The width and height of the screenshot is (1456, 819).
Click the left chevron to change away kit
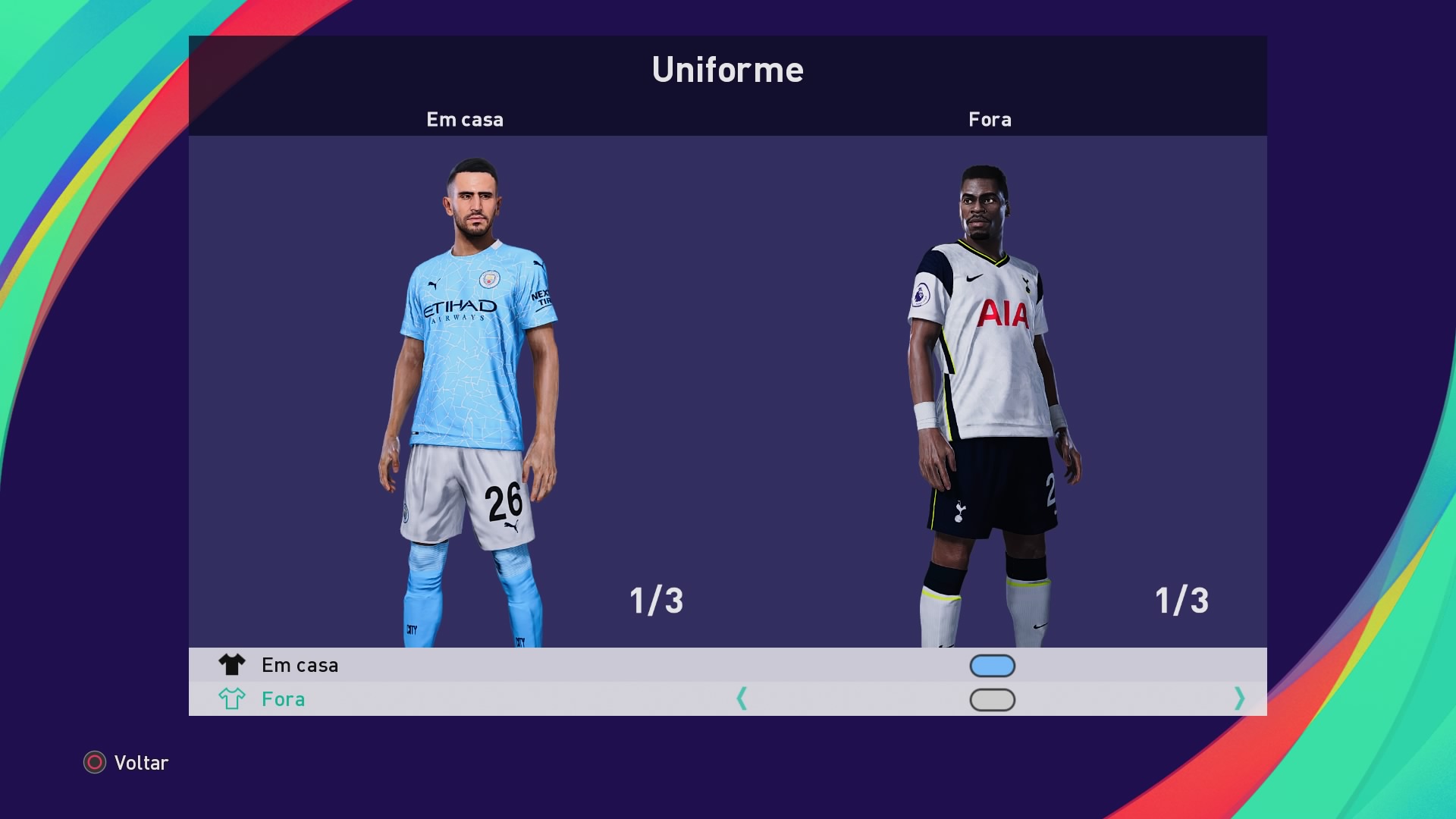tap(743, 699)
